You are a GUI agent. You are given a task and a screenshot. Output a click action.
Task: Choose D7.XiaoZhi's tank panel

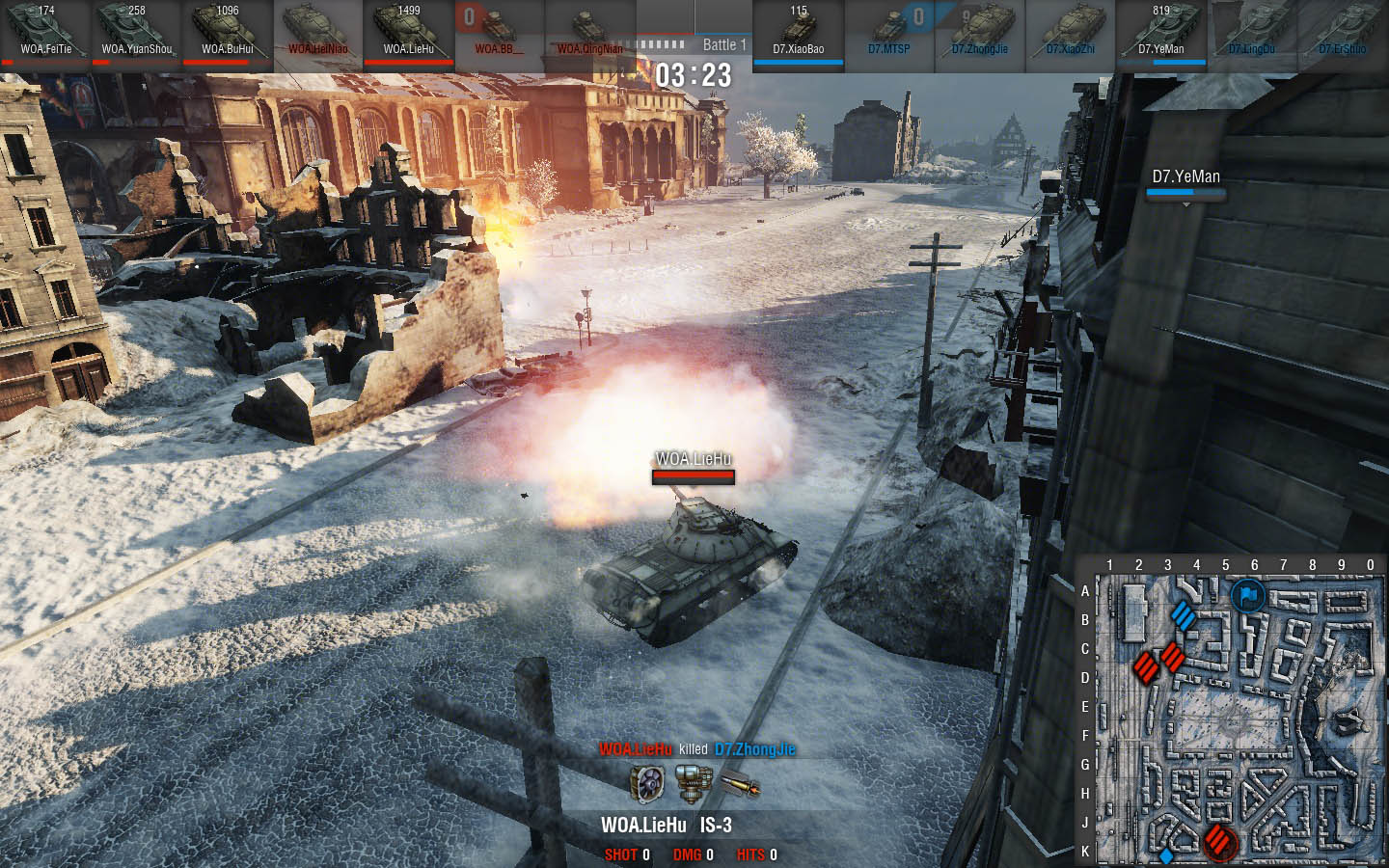pyautogui.click(x=1070, y=32)
